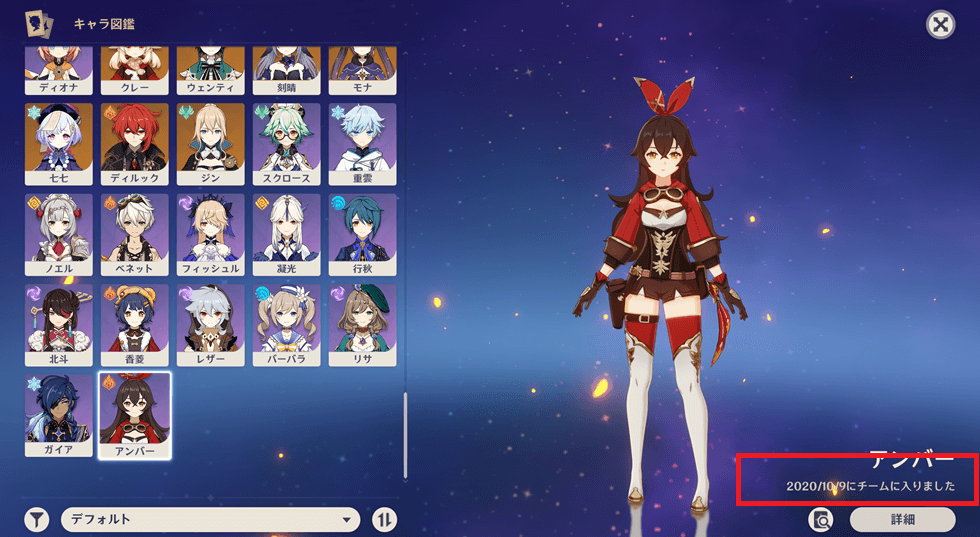Choose the ガイア character card
This screenshot has height=537, width=980.
pos(58,415)
